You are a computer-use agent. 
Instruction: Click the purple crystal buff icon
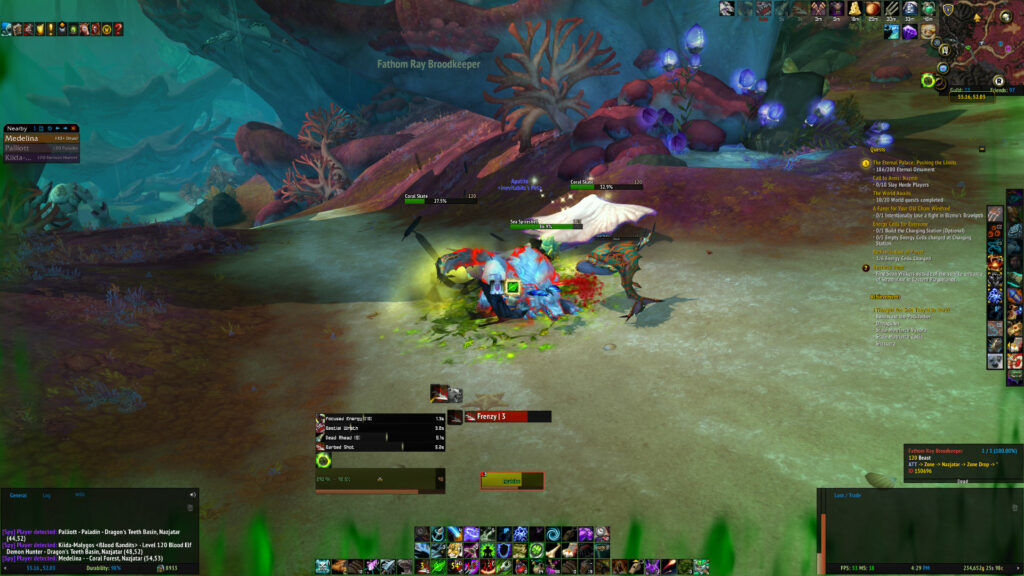[908, 32]
